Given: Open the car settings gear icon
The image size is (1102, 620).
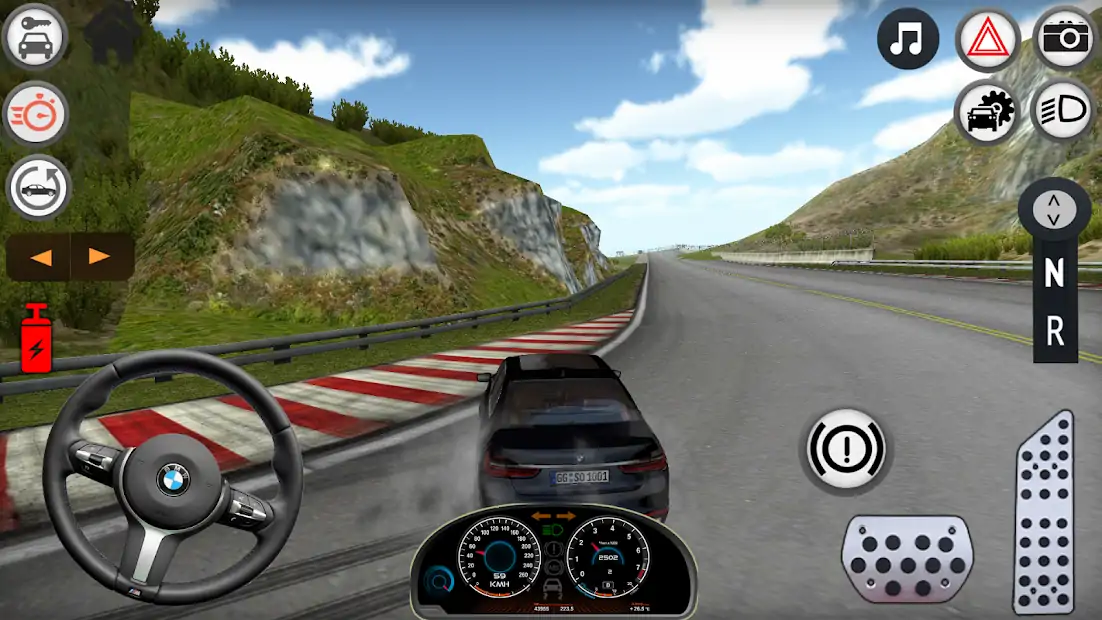Looking at the screenshot, I should pos(987,110).
